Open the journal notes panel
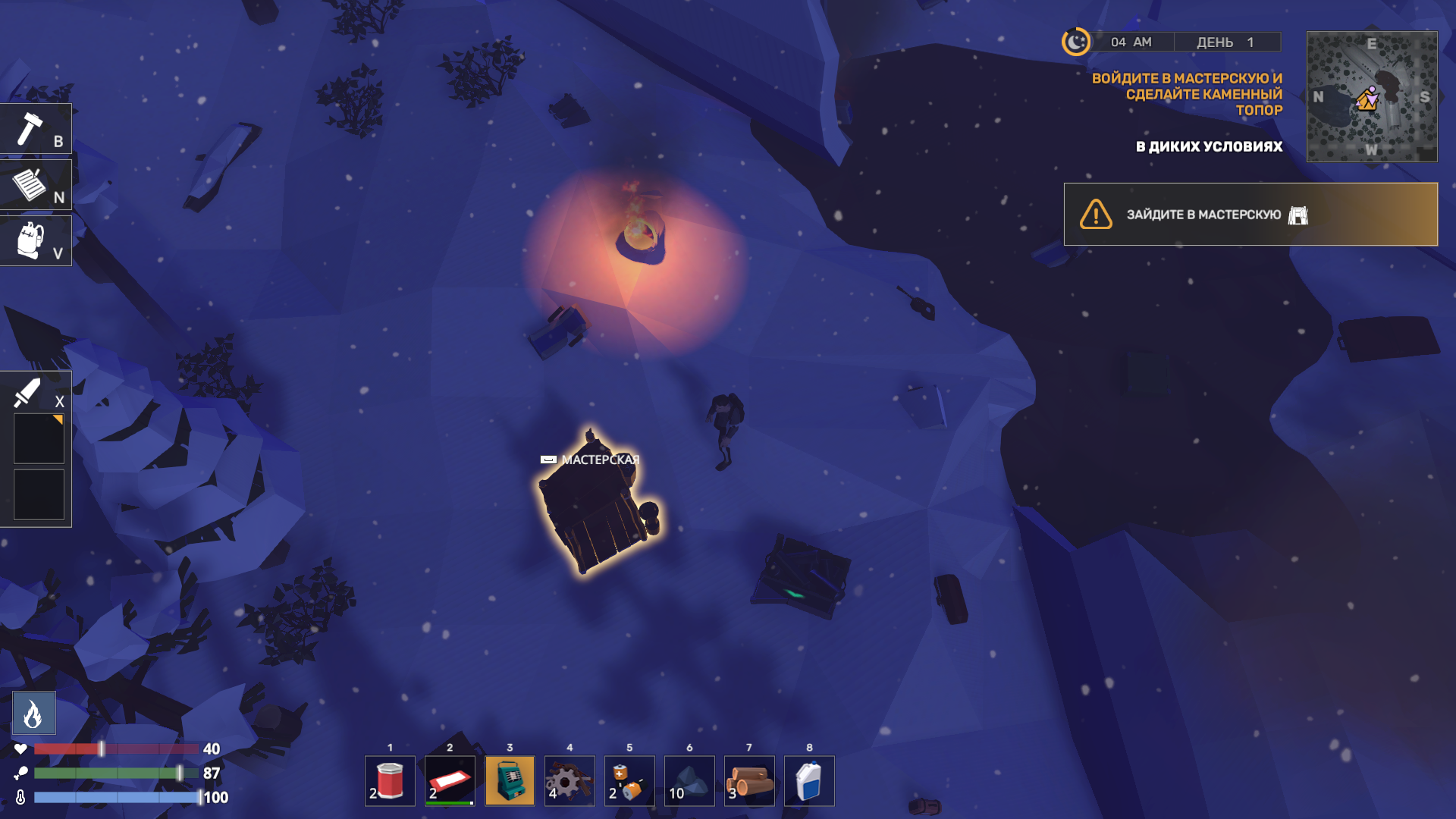1456x819 pixels. pyautogui.click(x=35, y=185)
